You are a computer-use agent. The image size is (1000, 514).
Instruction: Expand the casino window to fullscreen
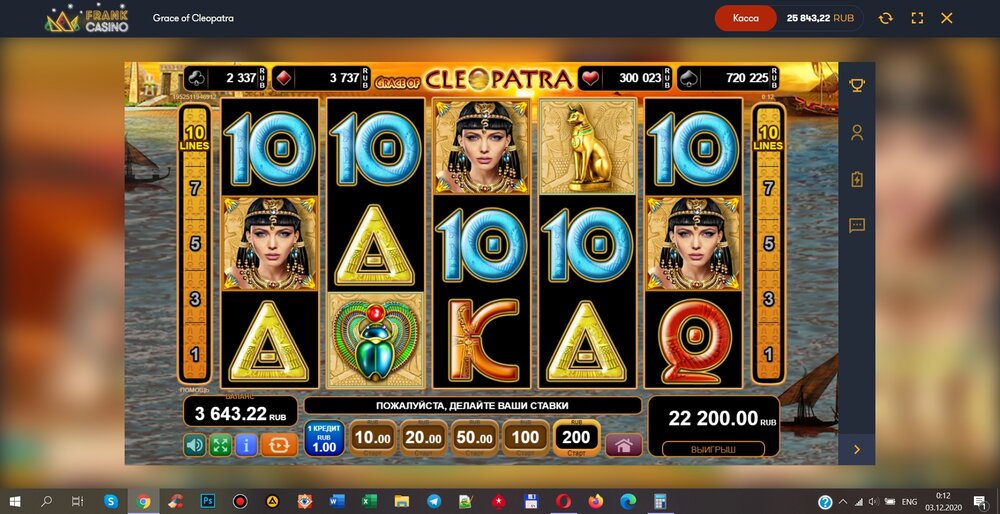pos(917,18)
